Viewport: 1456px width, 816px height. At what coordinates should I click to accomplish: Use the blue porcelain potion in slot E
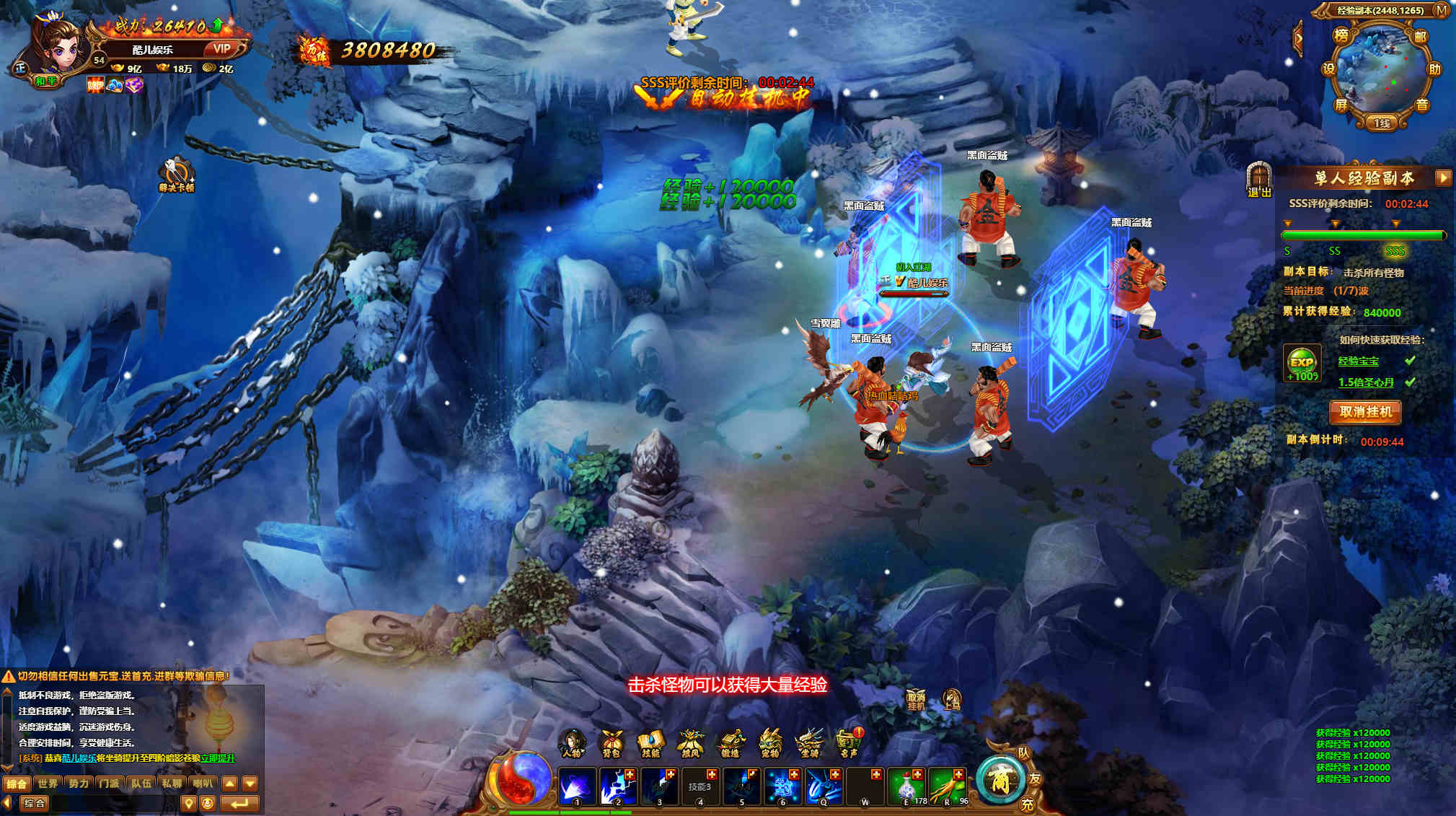[x=907, y=786]
